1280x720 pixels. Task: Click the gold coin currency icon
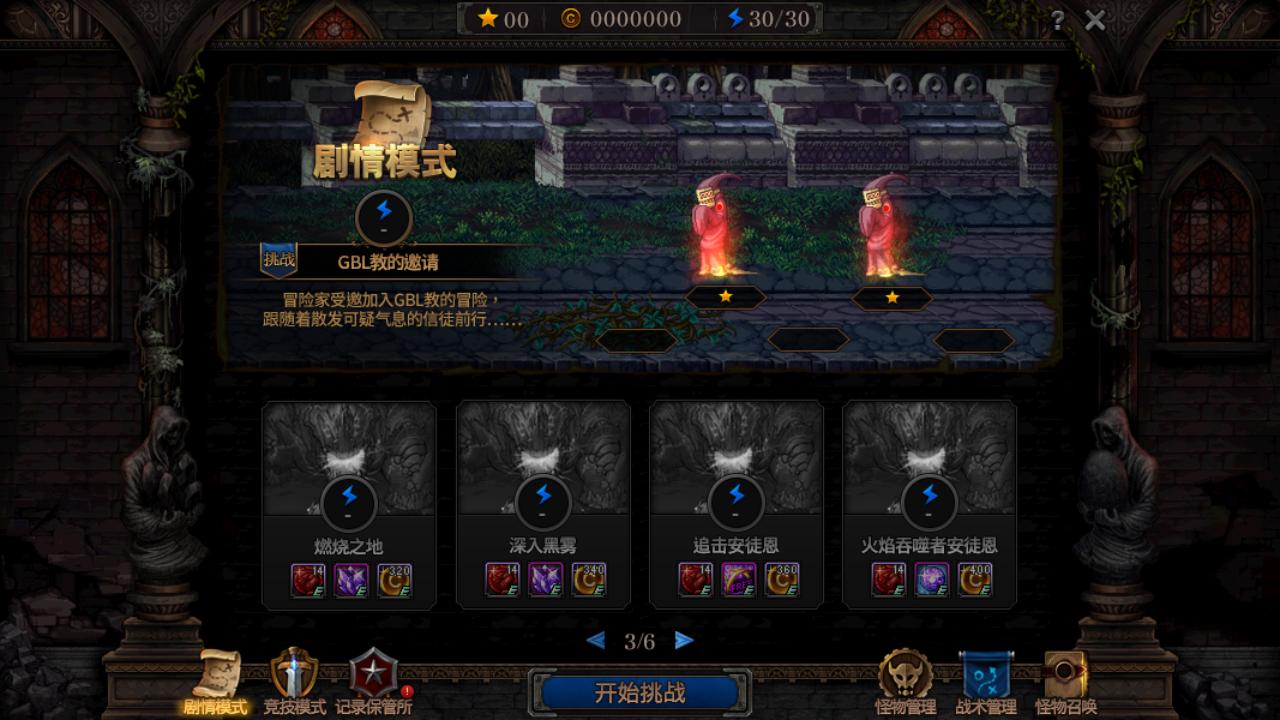tap(571, 18)
